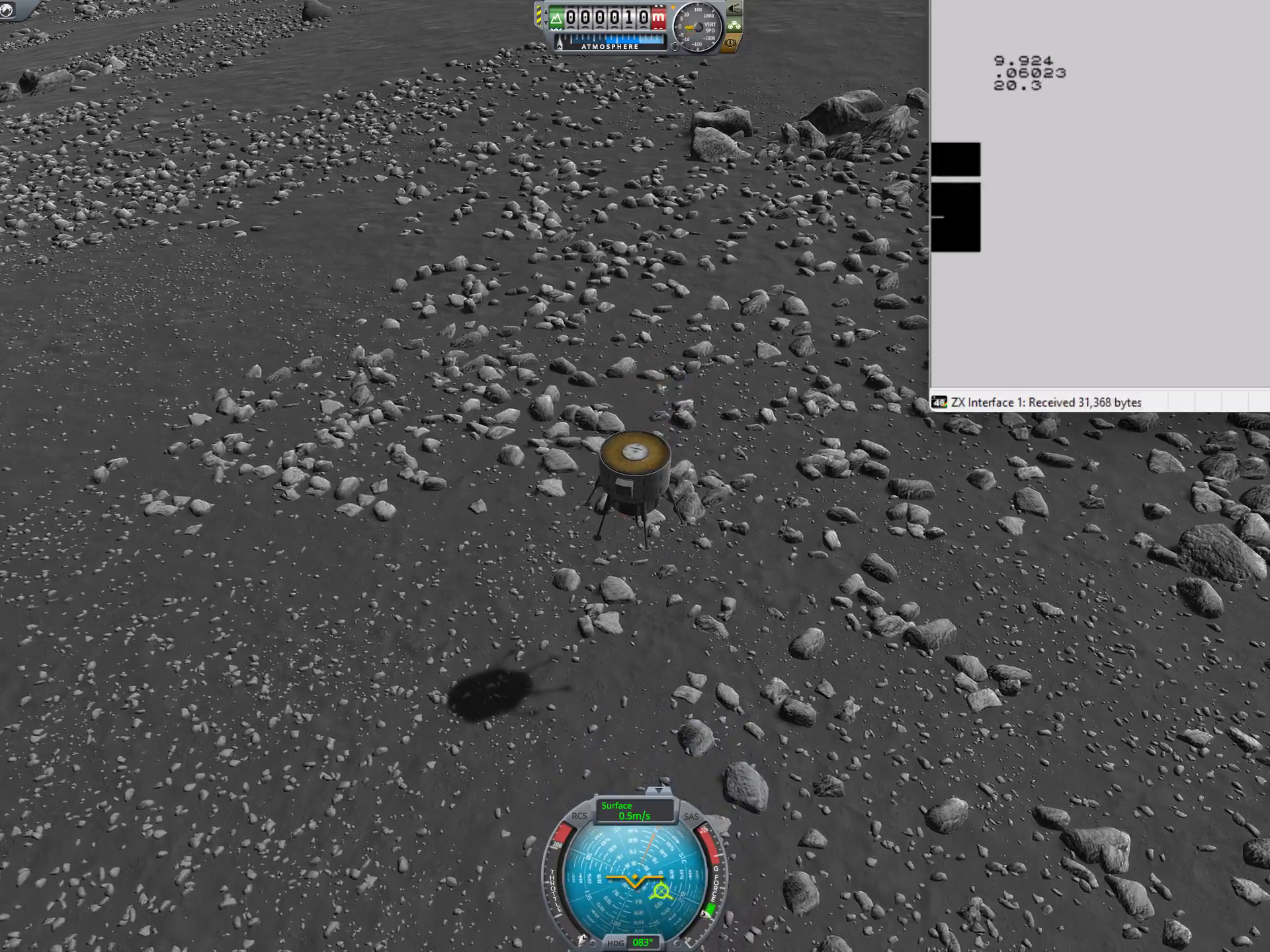Toggle RCS on the navball panel
This screenshot has width=1270, height=952.
click(x=580, y=816)
